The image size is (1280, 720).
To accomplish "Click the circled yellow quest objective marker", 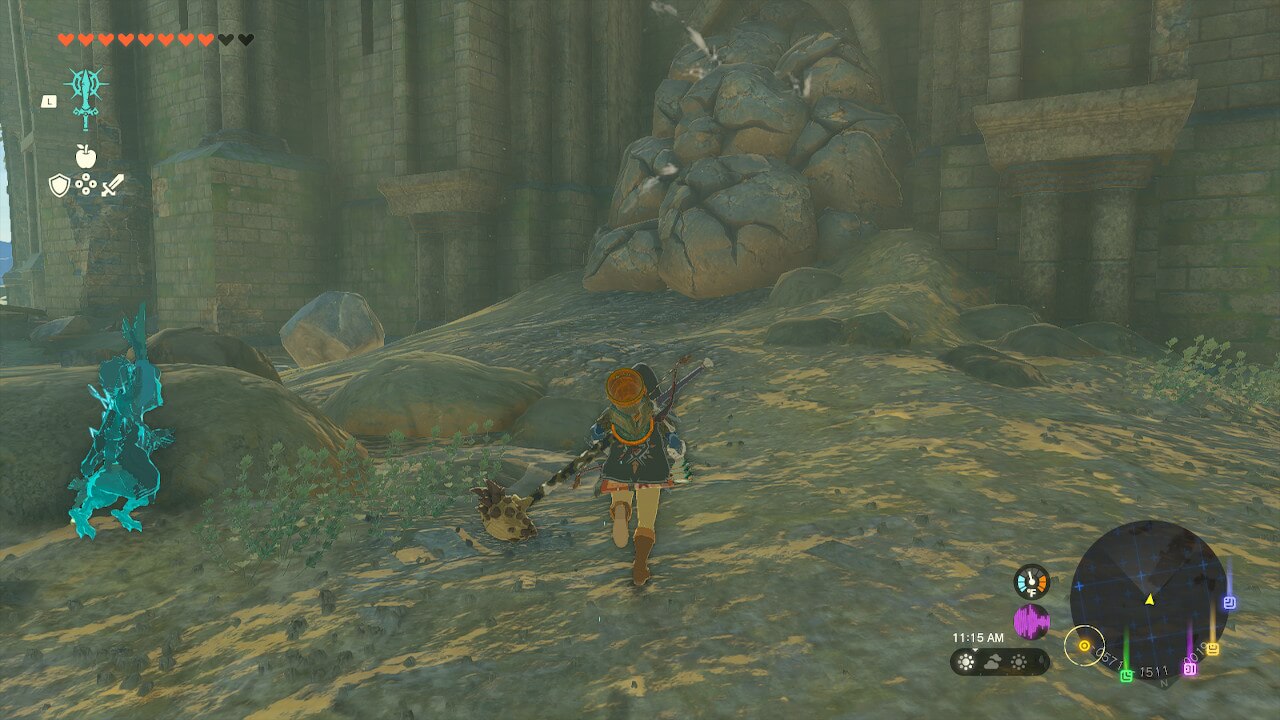I will point(1084,646).
